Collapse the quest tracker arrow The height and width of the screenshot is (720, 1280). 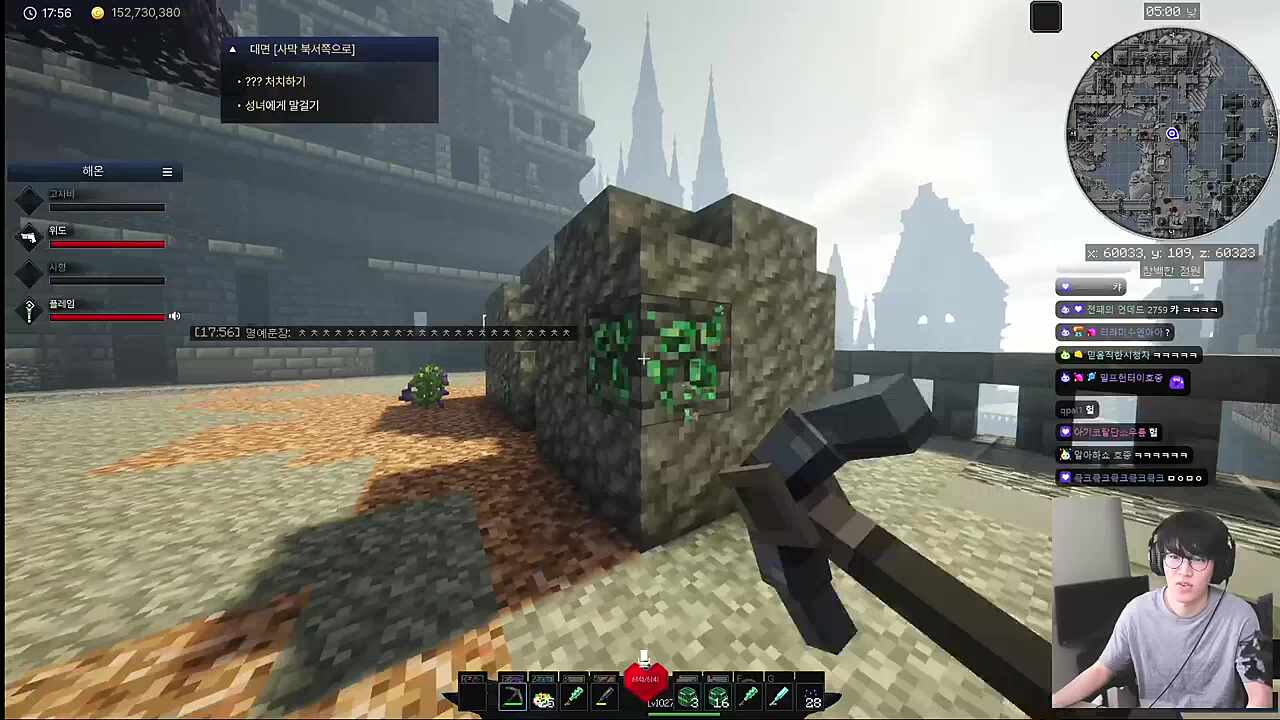pyautogui.click(x=233, y=49)
